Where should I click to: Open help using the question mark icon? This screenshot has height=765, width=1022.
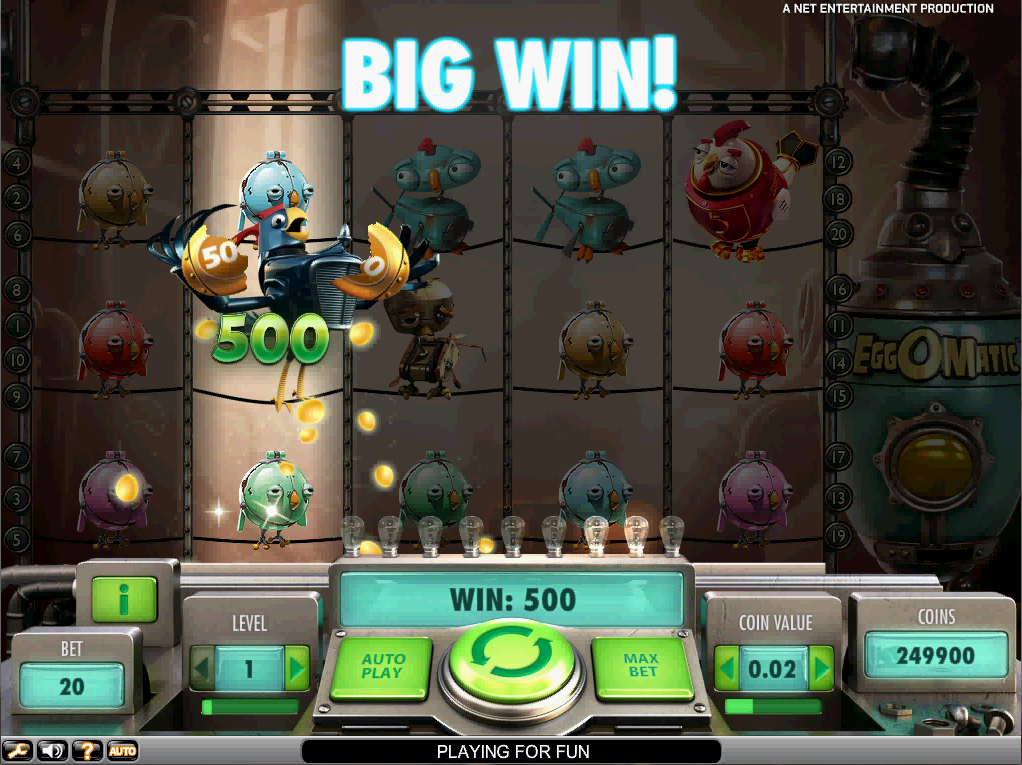(x=87, y=750)
